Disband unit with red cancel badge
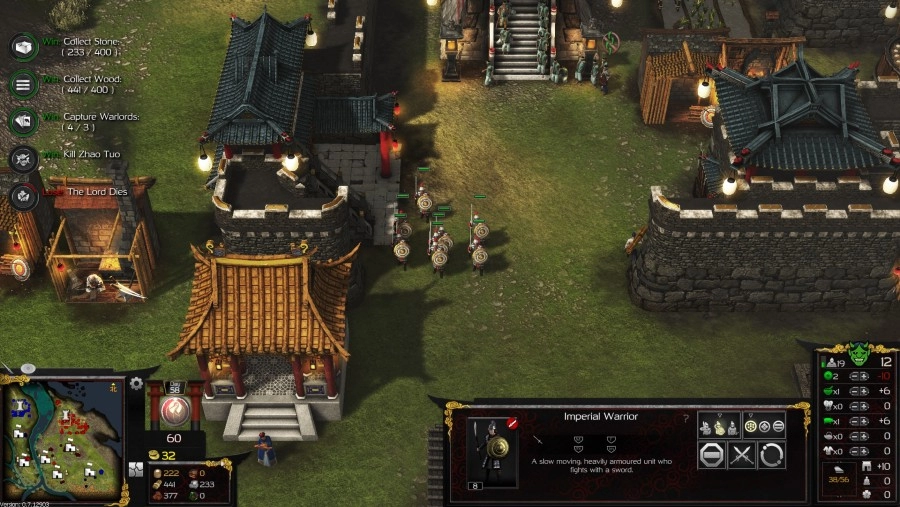Screen dimensions: 900x507 512,424
